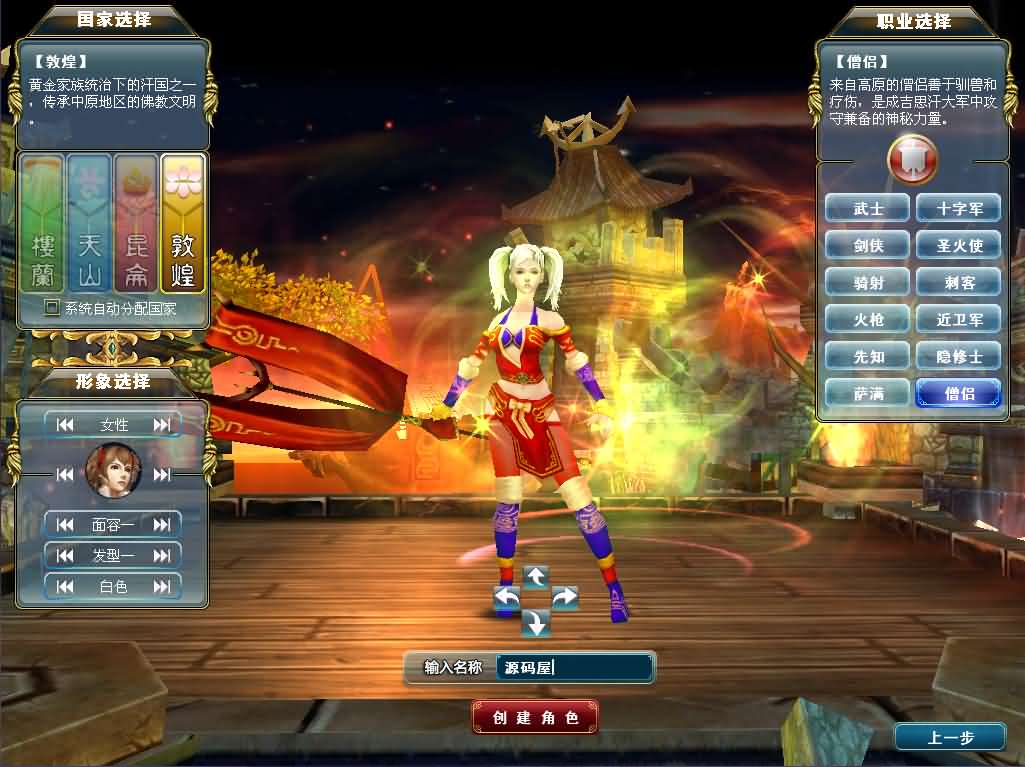Choose the 天山 nation banner
1025x767 pixels.
coord(89,224)
